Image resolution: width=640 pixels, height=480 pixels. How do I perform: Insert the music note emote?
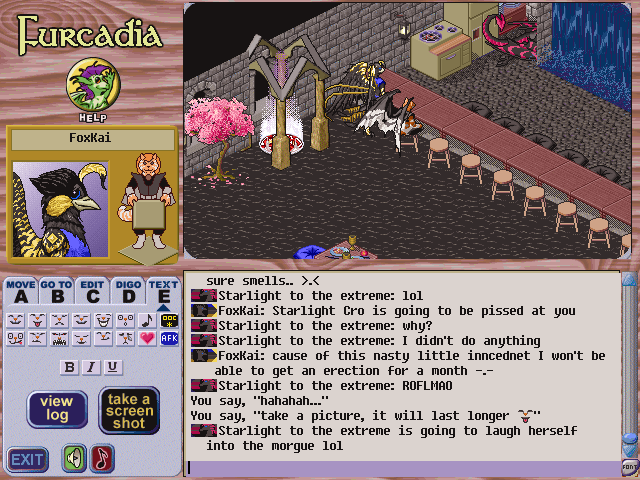(148, 320)
